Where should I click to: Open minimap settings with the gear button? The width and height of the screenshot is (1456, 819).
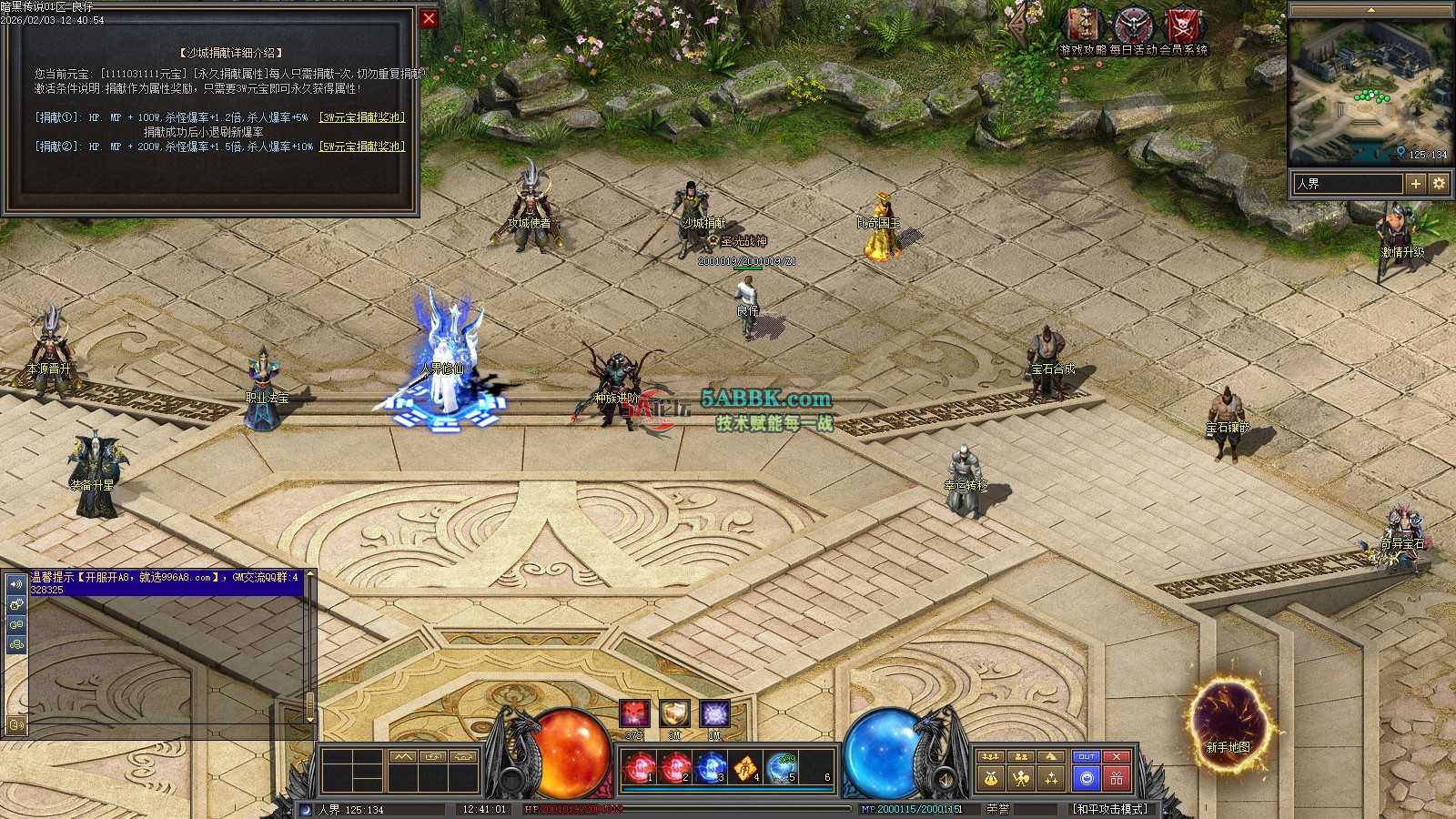[x=1439, y=184]
